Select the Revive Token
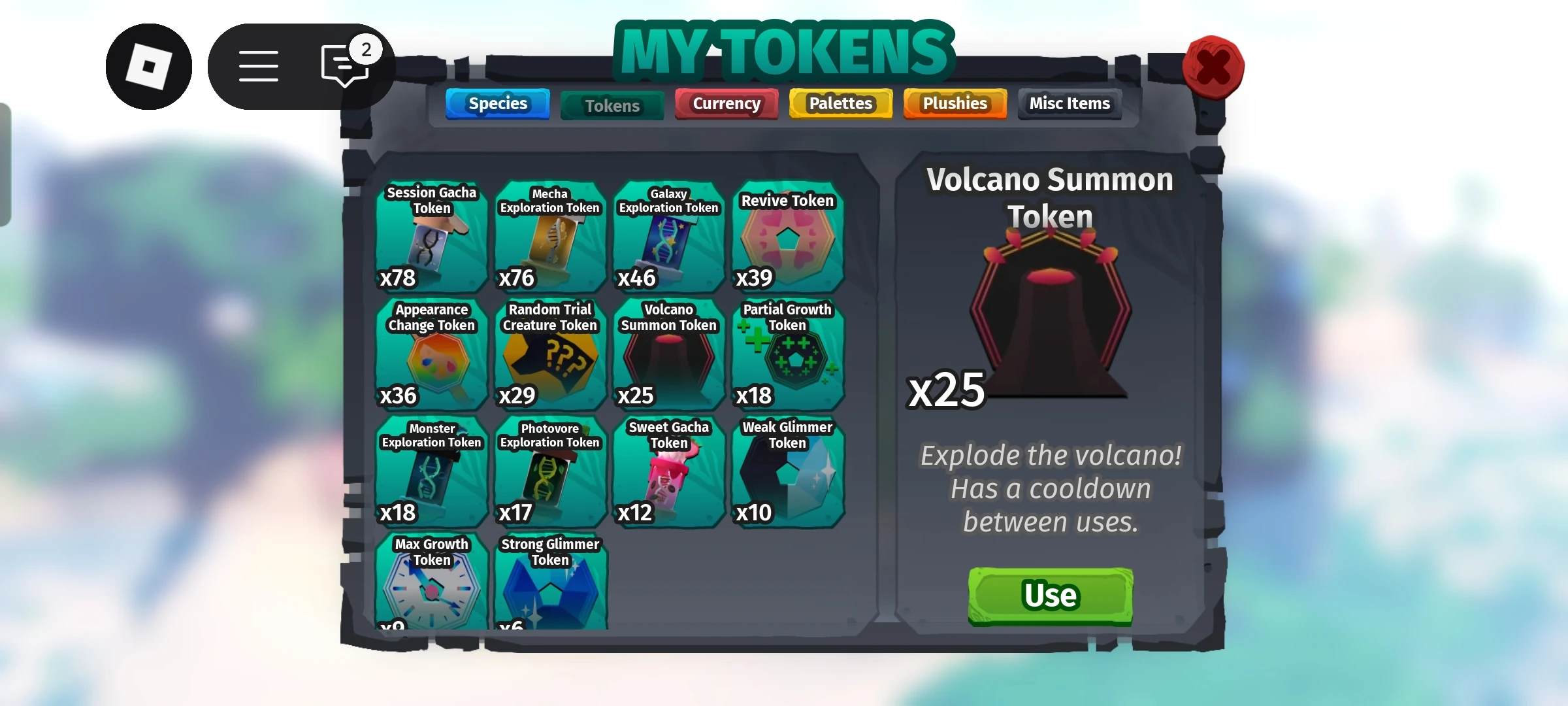 click(787, 235)
